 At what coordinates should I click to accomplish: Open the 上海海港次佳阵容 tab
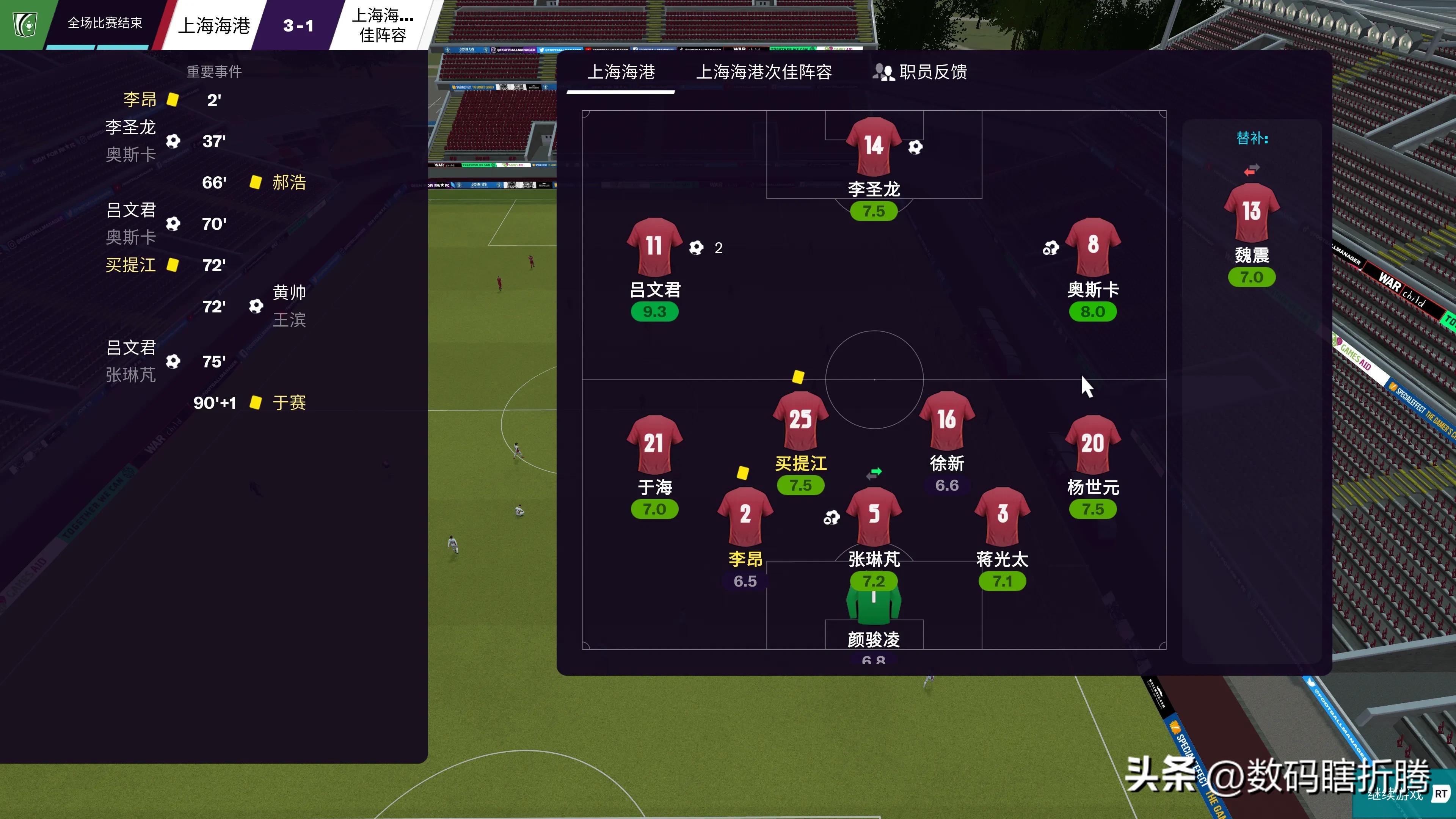pyautogui.click(x=764, y=72)
